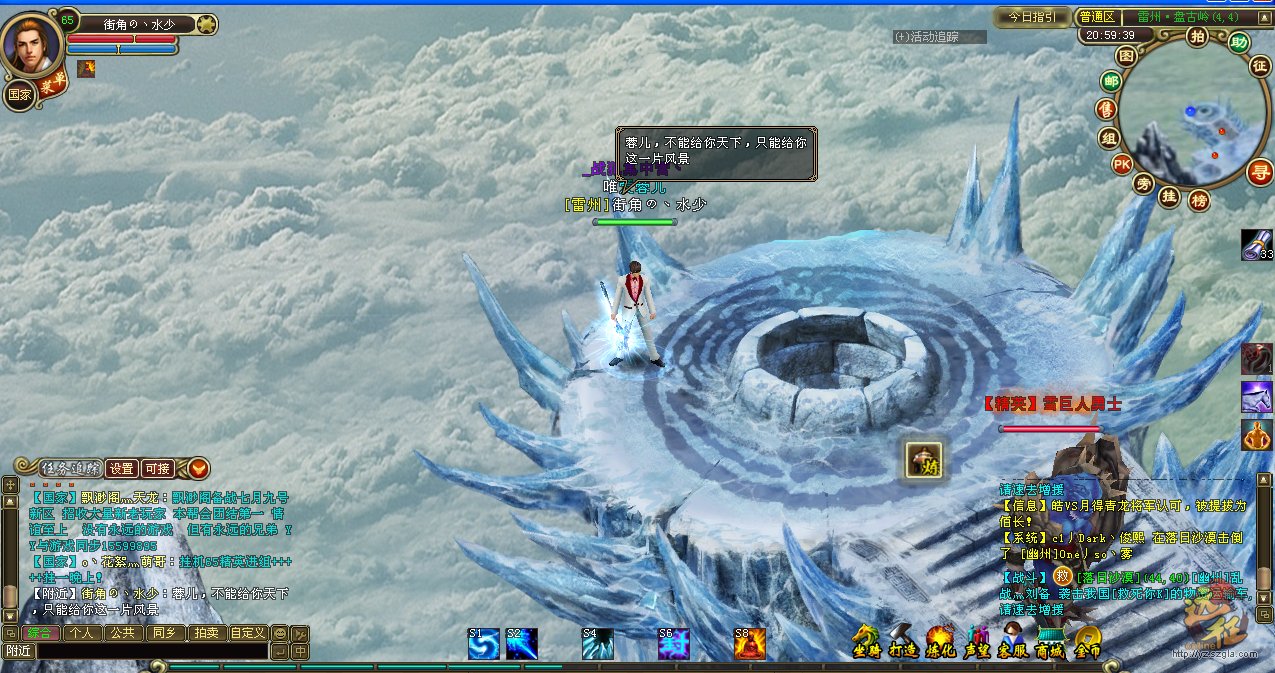Use the S8 fiery meditation skill
Screen dimensions: 1275x673
(x=749, y=644)
